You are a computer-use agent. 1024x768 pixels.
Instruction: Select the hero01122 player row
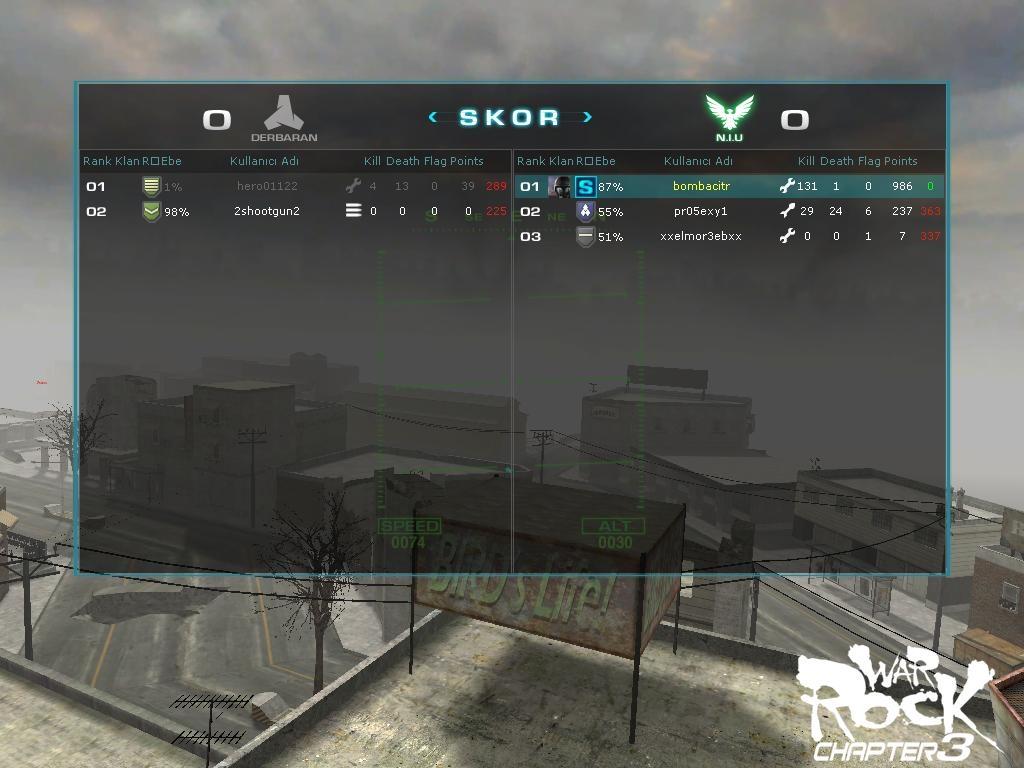tap(267, 186)
